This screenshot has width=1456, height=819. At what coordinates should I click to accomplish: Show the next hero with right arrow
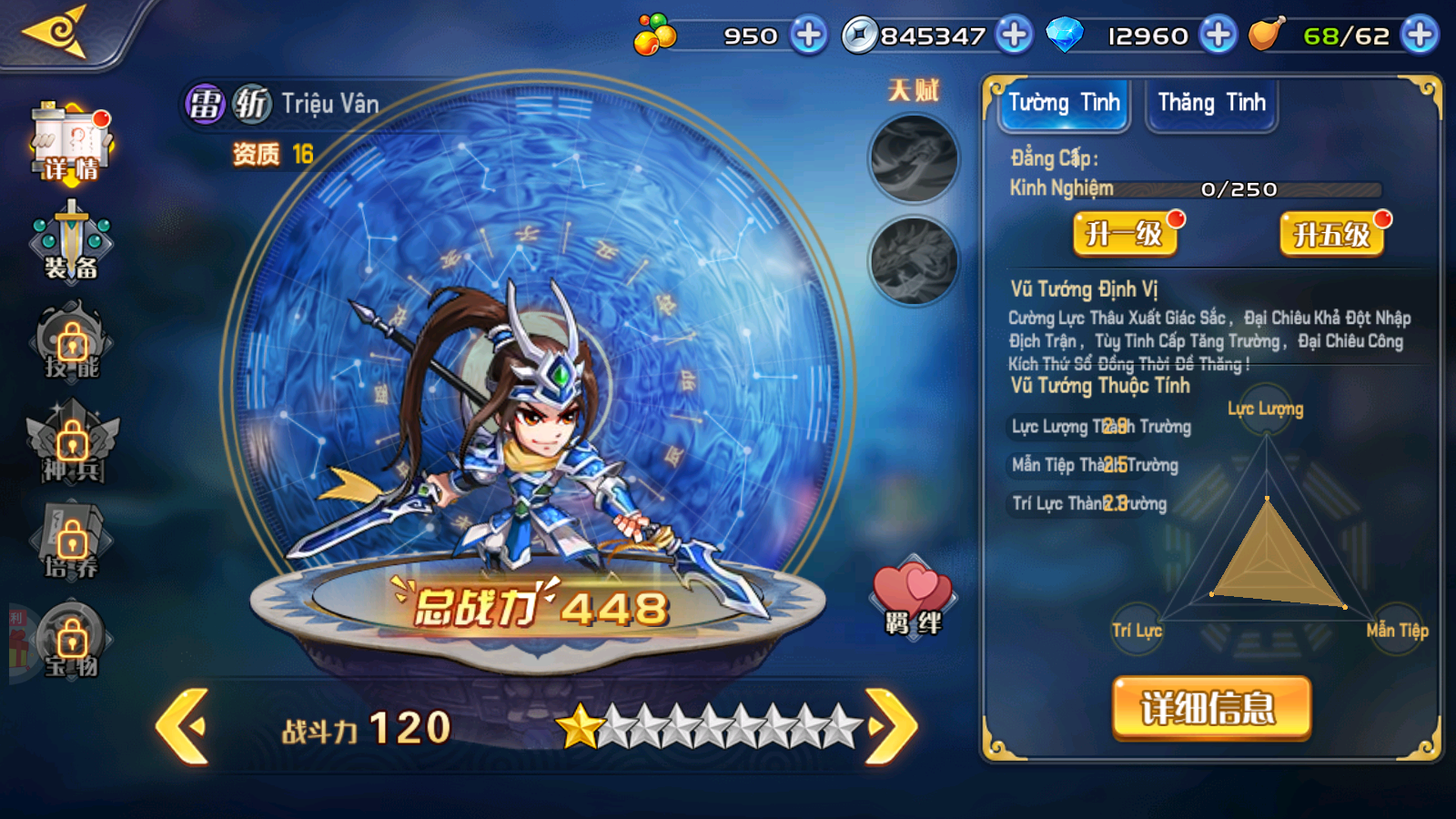[x=890, y=726]
